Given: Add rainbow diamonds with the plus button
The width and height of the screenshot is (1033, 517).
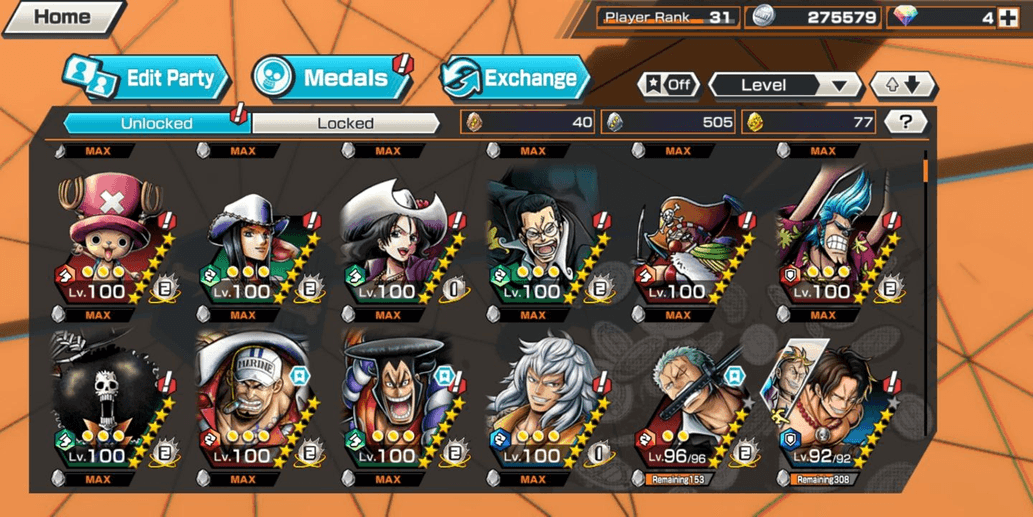Looking at the screenshot, I should pos(1008,17).
